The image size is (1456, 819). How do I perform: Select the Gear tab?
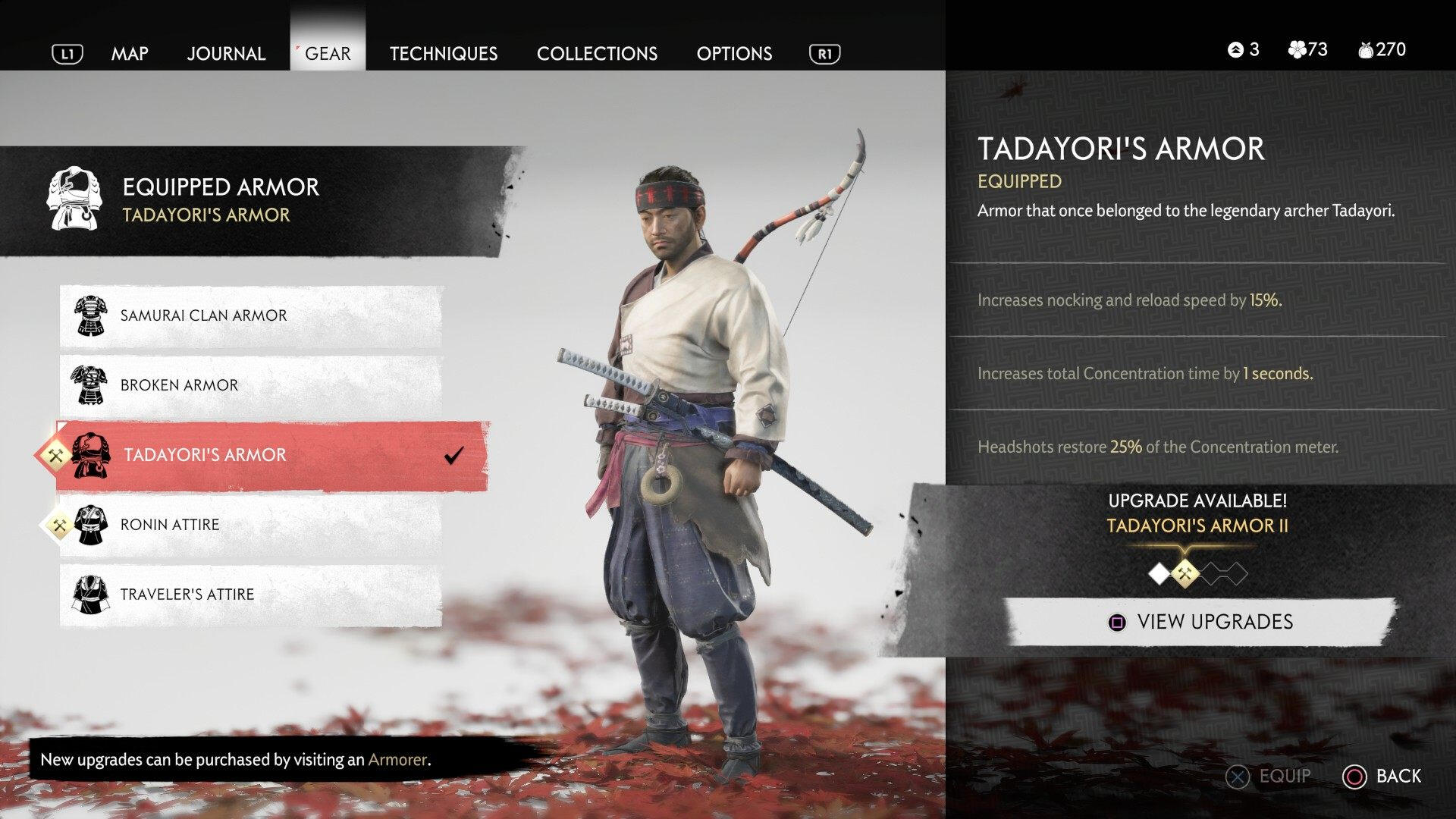pos(328,53)
